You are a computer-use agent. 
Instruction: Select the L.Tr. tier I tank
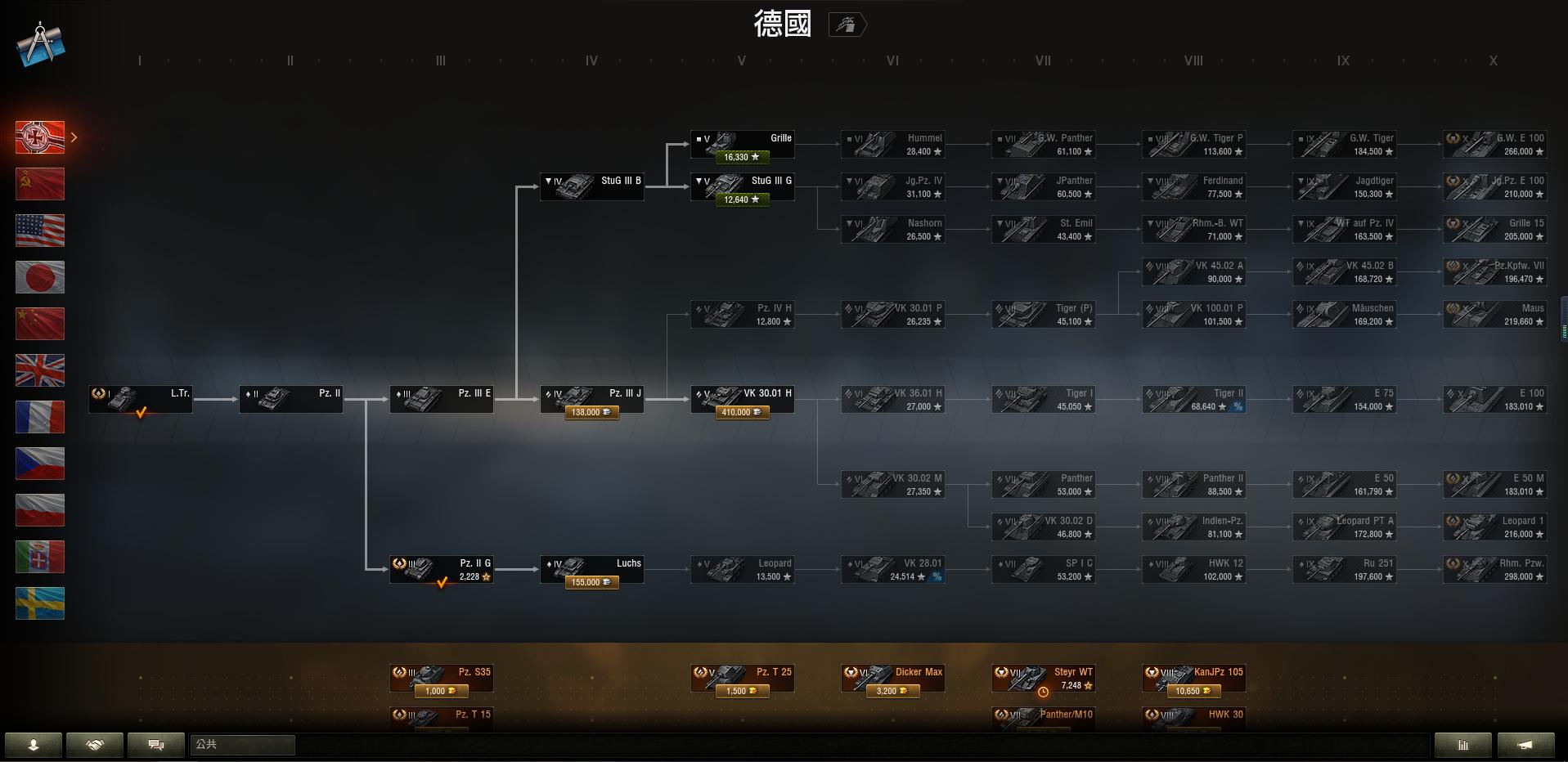[141, 399]
